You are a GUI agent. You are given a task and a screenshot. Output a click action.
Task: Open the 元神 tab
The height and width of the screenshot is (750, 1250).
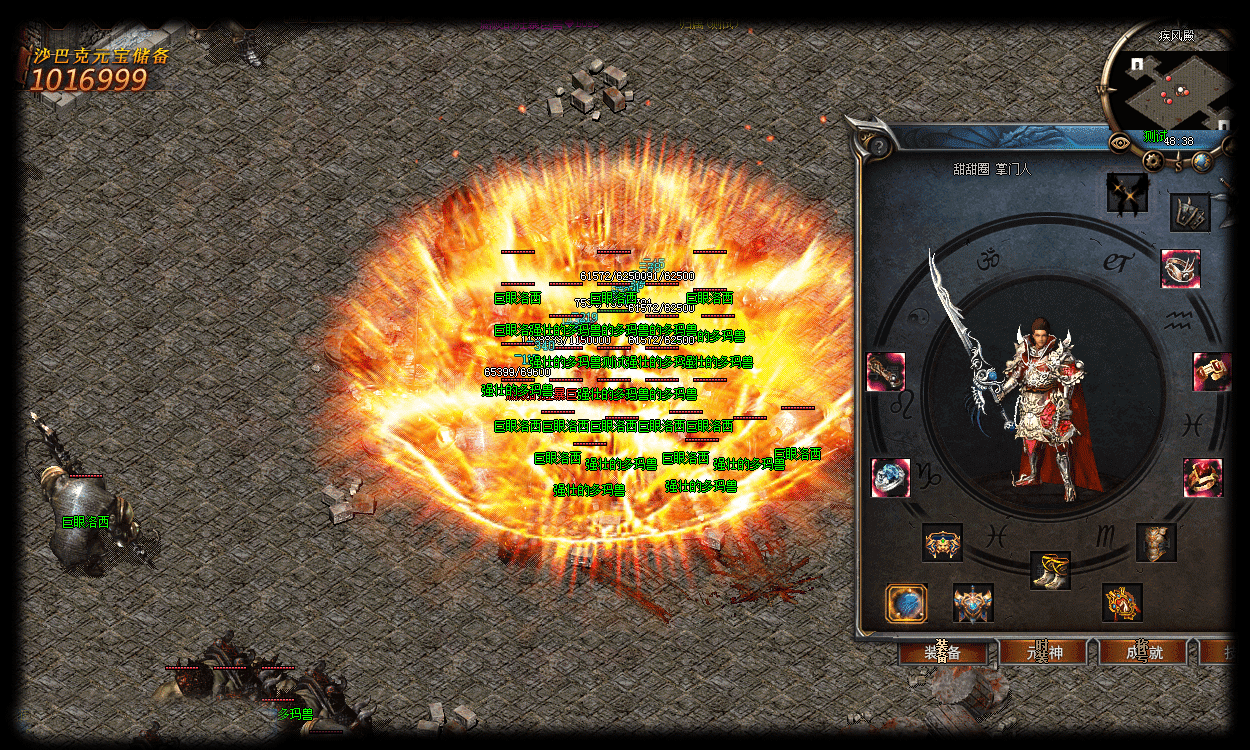[x=1046, y=653]
